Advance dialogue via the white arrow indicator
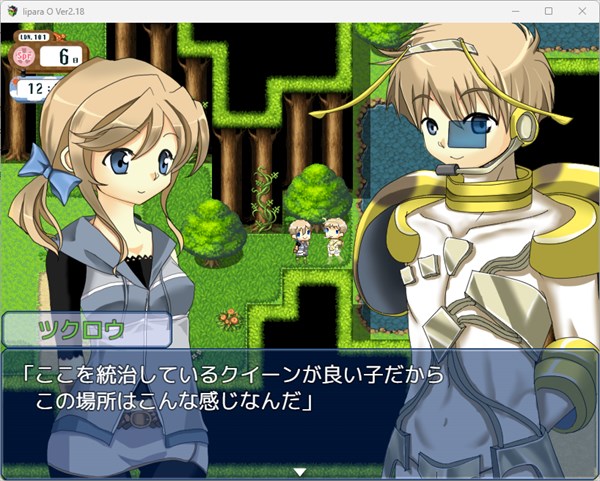The image size is (600, 481). 299,470
